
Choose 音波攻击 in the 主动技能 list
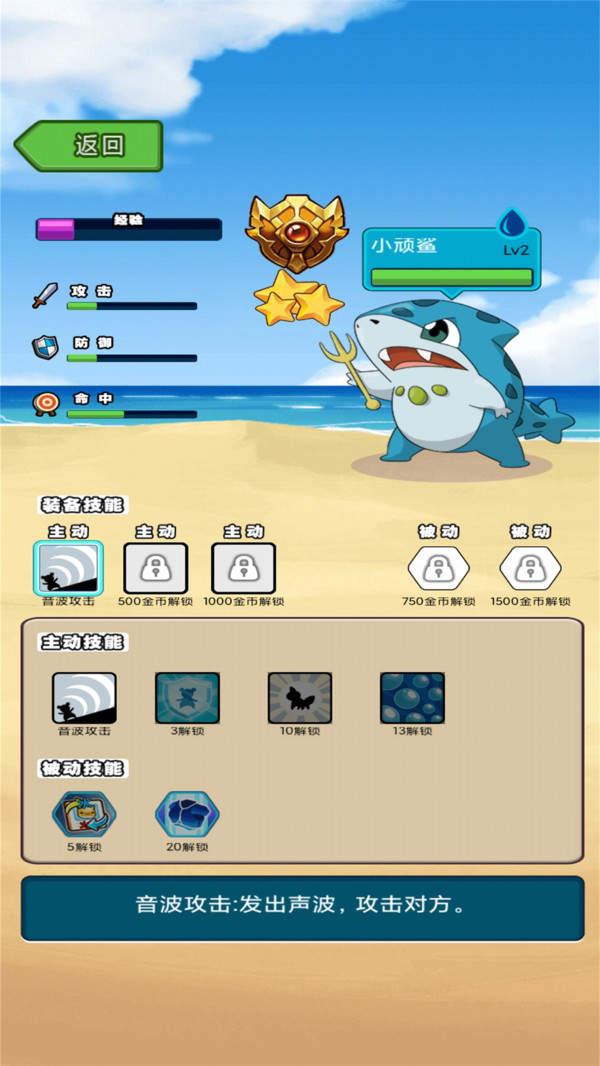[x=84, y=698]
